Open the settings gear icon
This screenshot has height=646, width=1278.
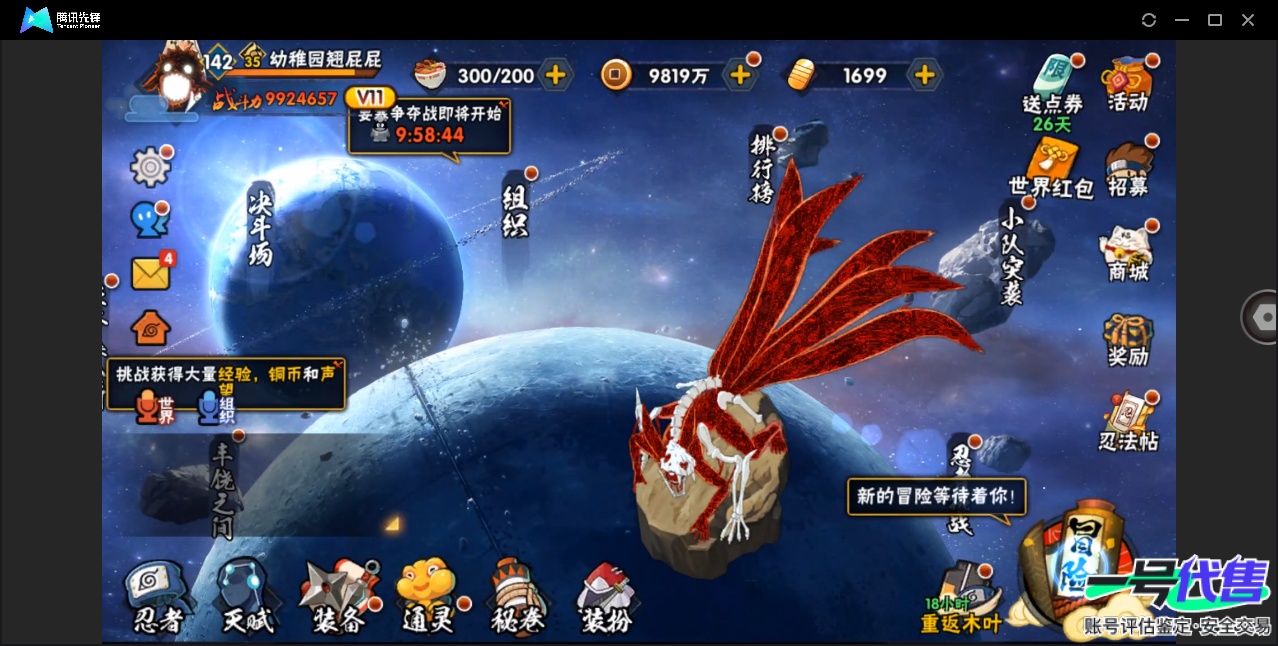tap(151, 167)
